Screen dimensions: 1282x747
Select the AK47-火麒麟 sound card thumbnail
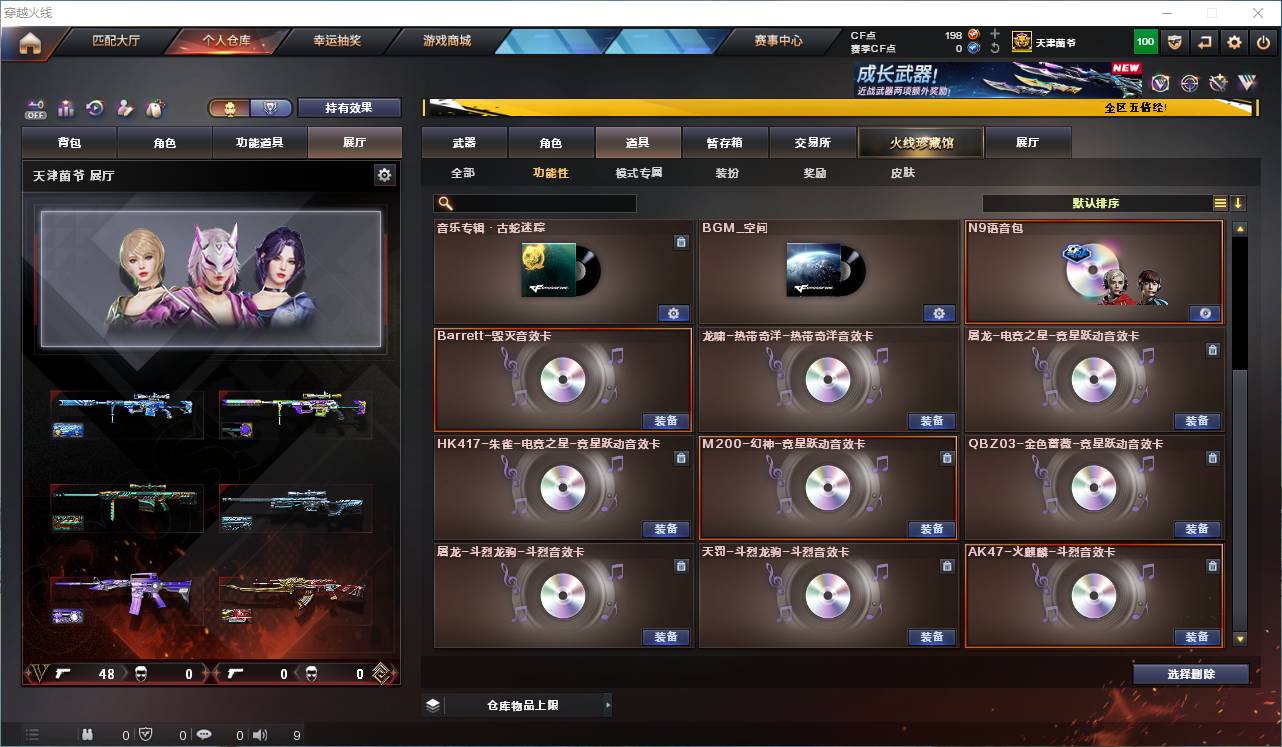tap(1094, 597)
